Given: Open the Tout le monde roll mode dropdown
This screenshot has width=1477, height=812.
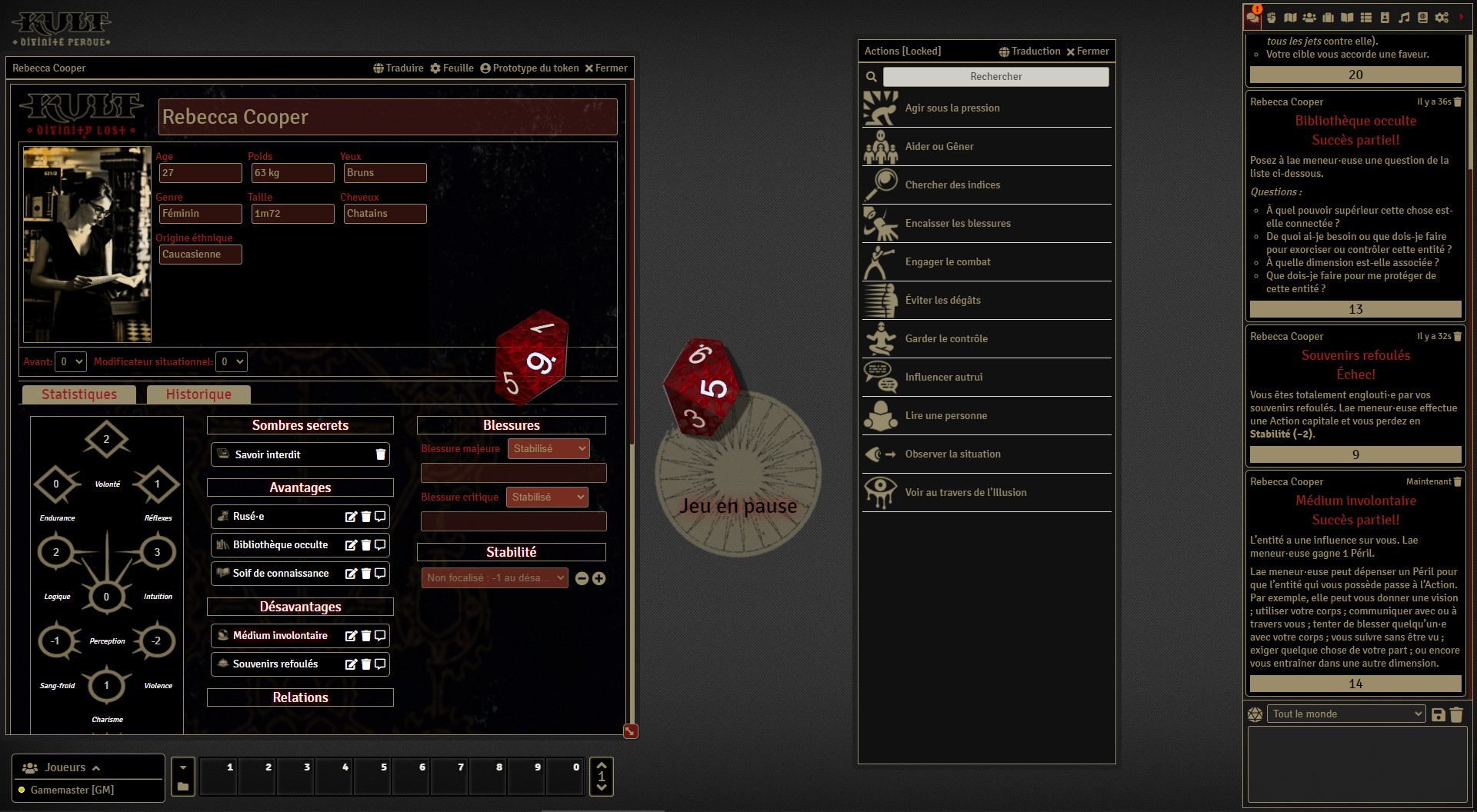Looking at the screenshot, I should pyautogui.click(x=1346, y=714).
